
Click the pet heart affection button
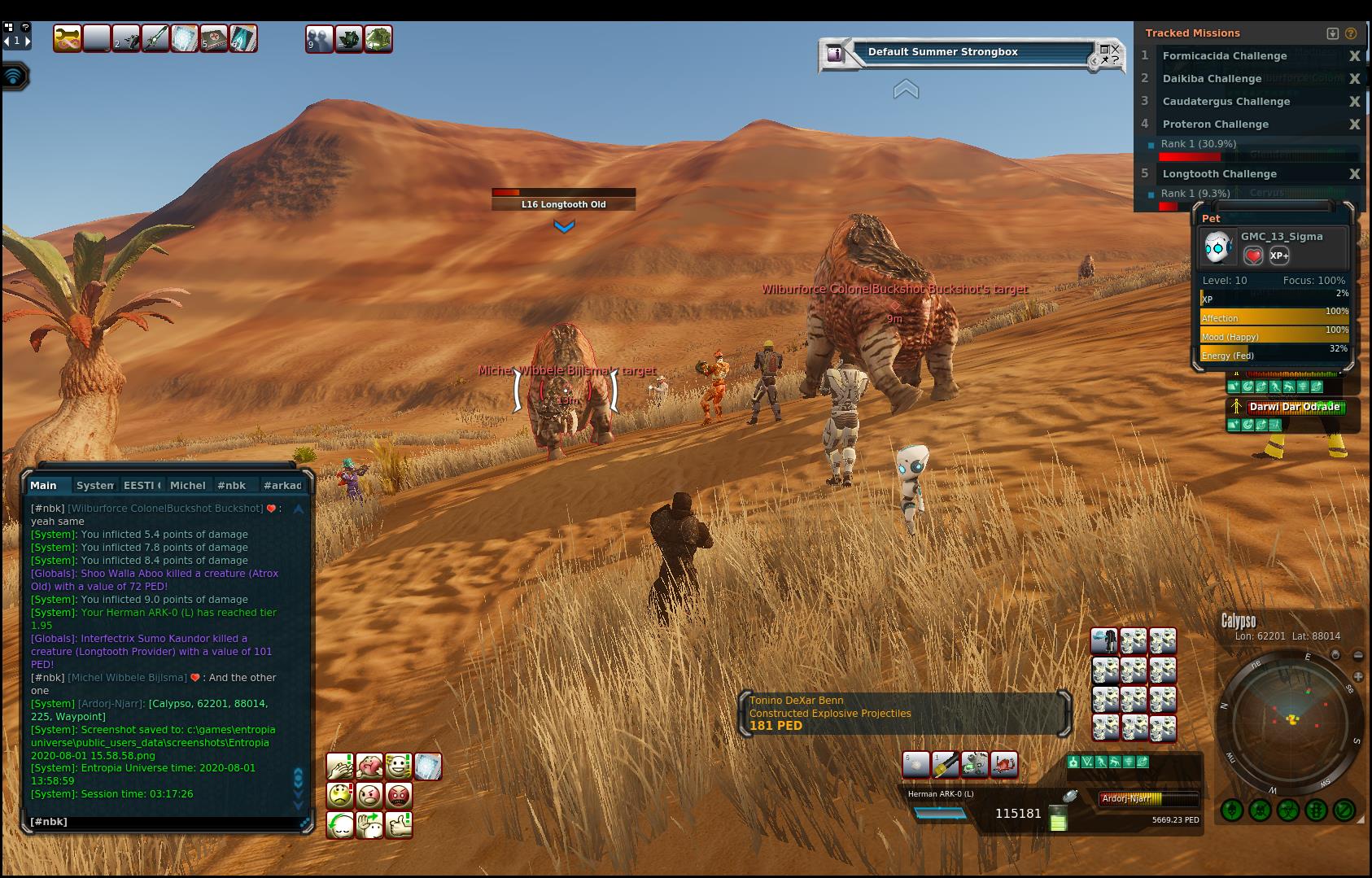click(1253, 256)
